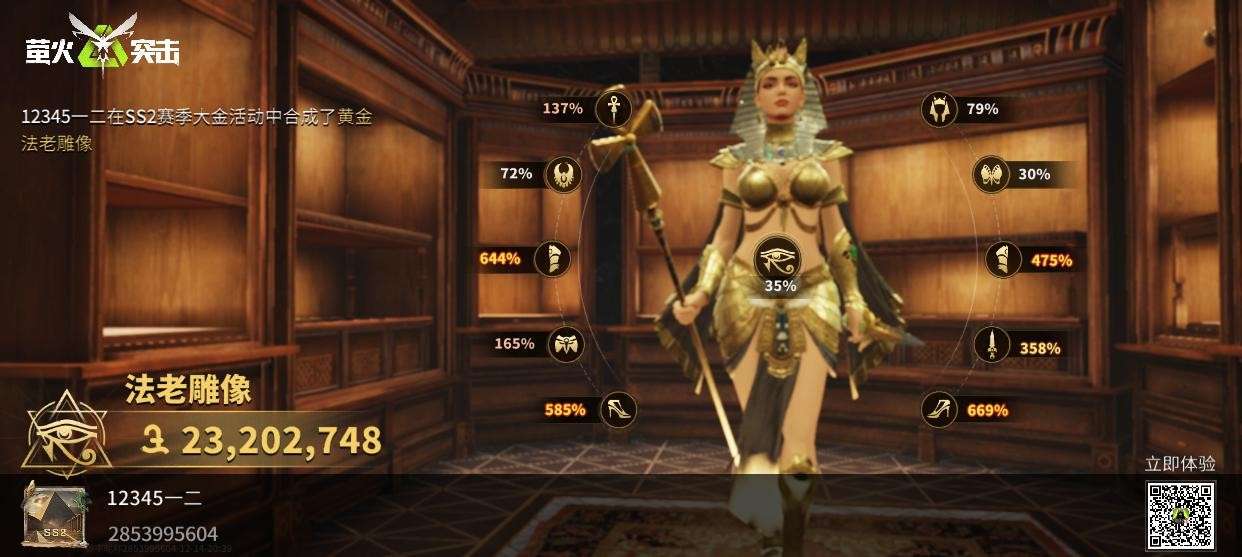The height and width of the screenshot is (557, 1242).
Task: Select the winged emblem icon at 165%
Action: [x=565, y=344]
